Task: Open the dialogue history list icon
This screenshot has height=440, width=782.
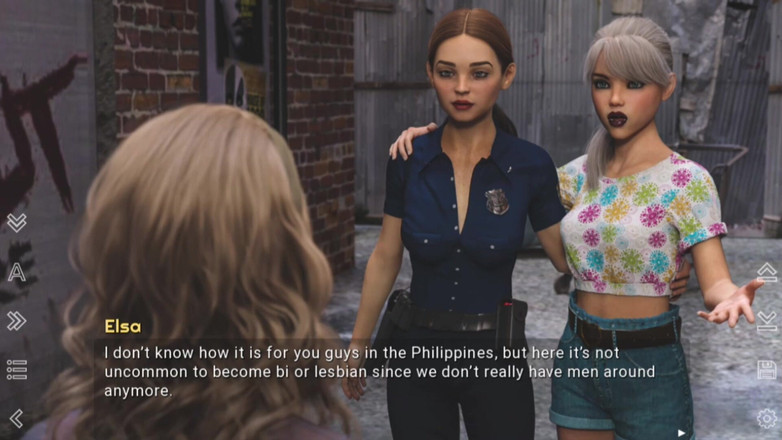Action: pos(16,370)
